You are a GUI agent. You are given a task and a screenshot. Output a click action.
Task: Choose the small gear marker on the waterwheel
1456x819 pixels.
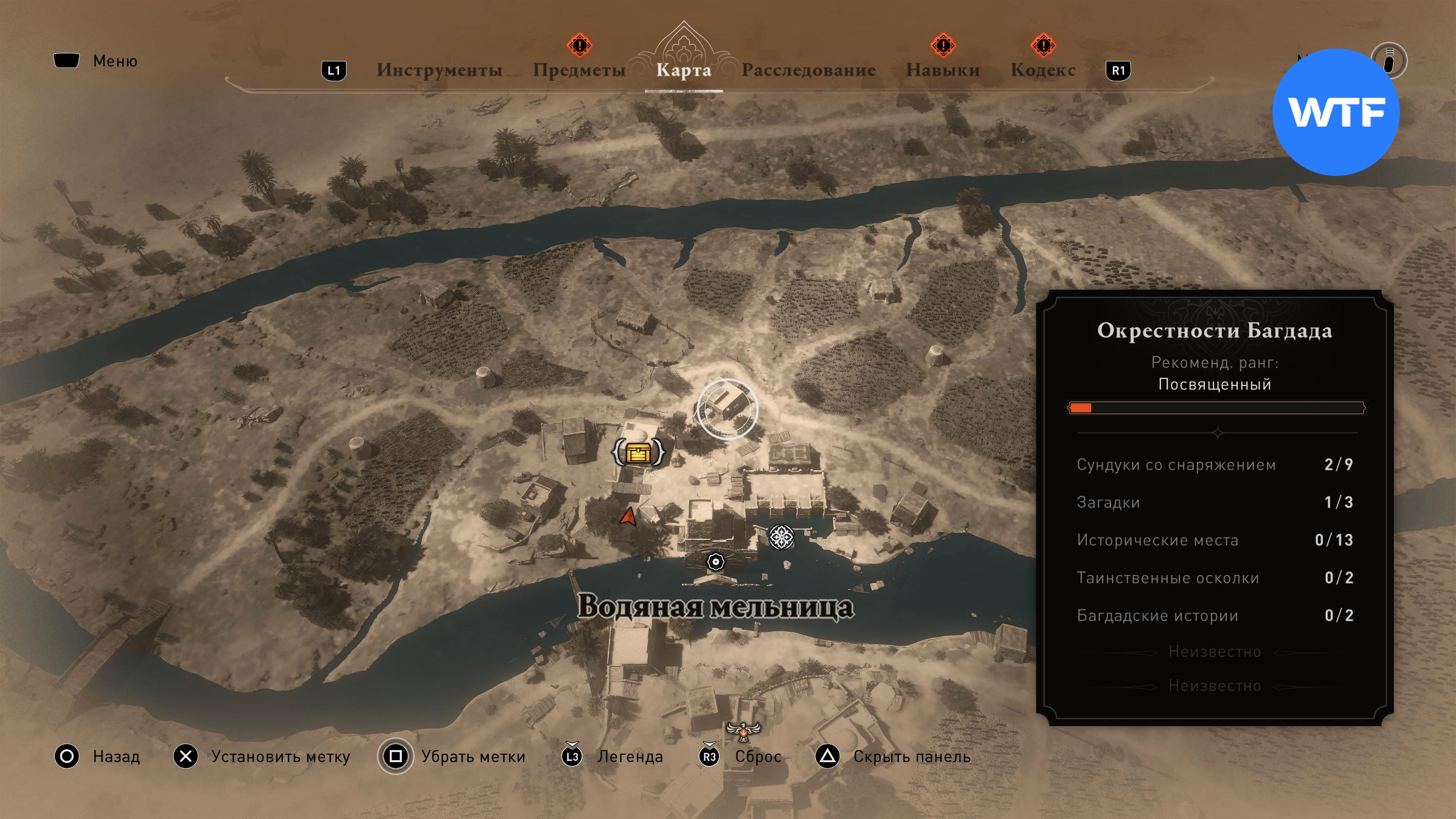pos(715,562)
